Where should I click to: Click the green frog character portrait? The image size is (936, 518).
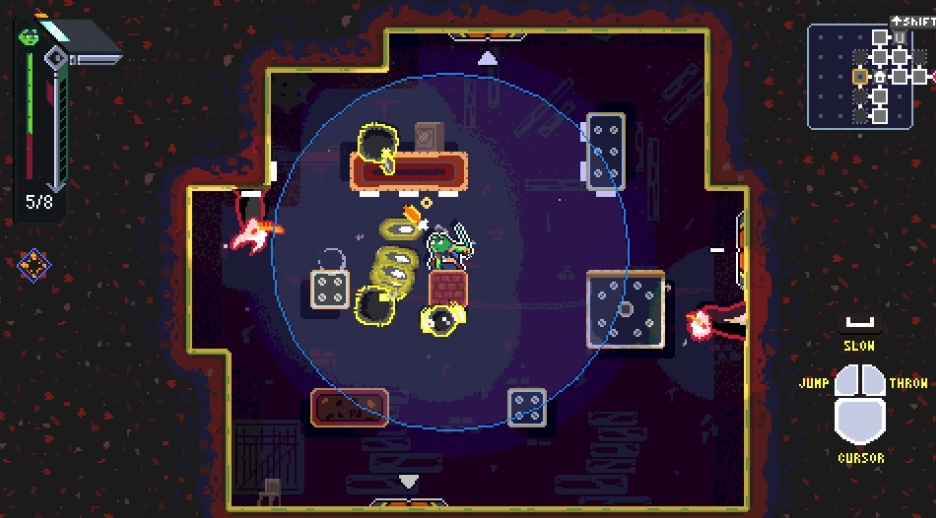(x=28, y=35)
